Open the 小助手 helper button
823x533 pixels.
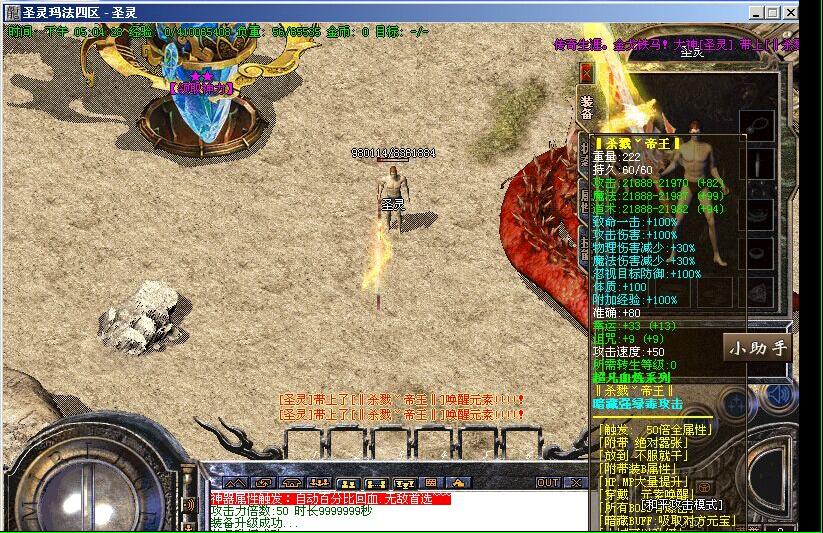coord(757,348)
